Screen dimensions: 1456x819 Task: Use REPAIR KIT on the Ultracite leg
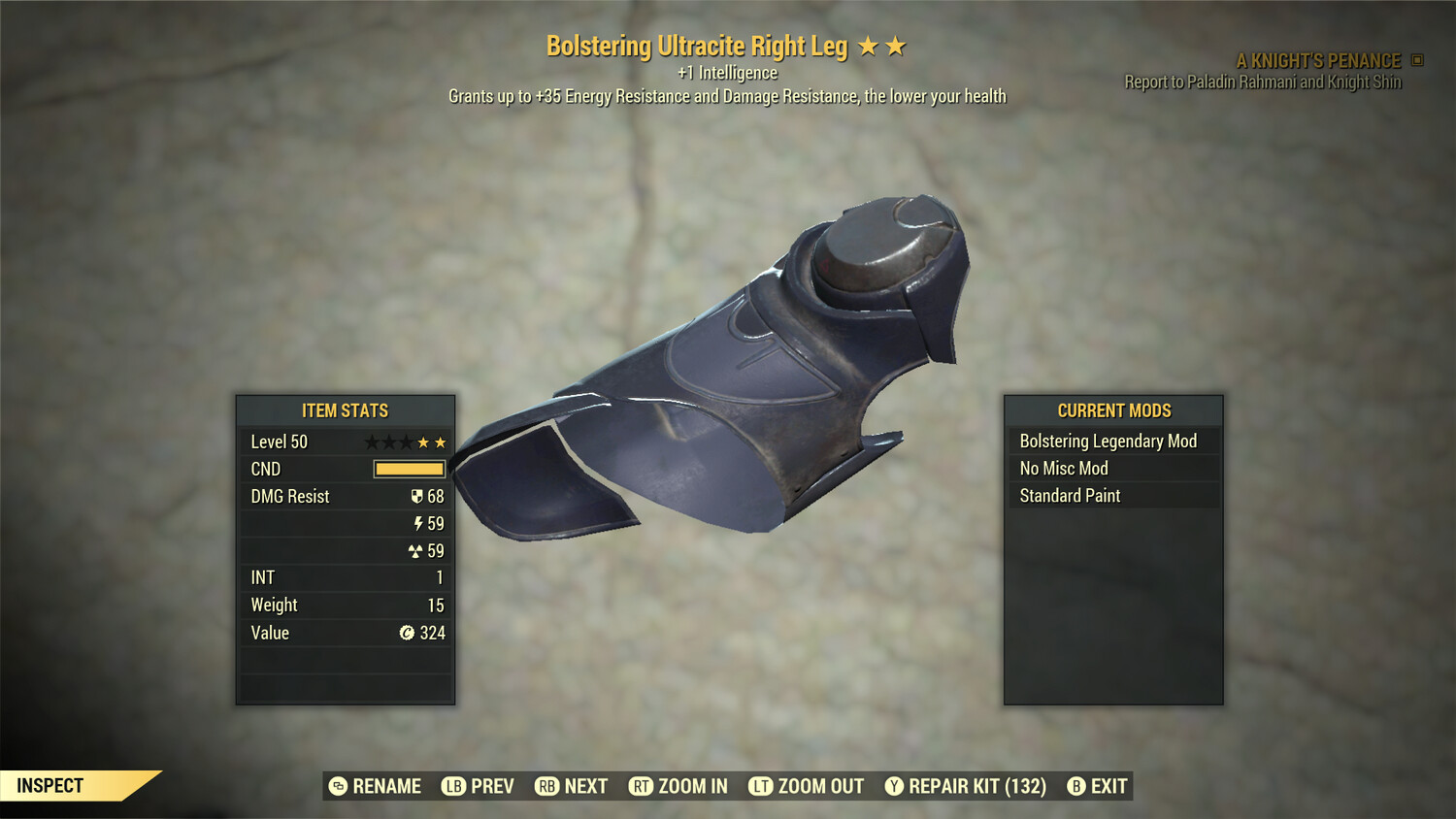click(x=965, y=786)
